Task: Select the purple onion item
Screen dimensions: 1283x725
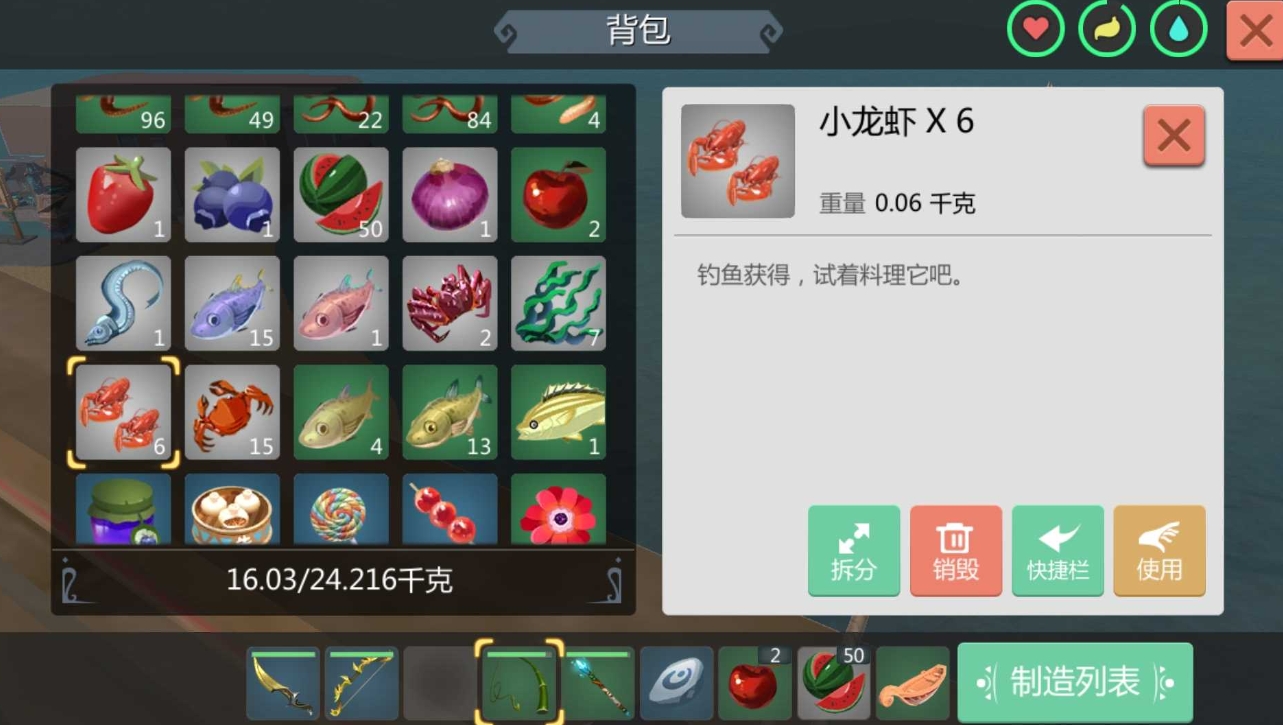Action: point(449,194)
